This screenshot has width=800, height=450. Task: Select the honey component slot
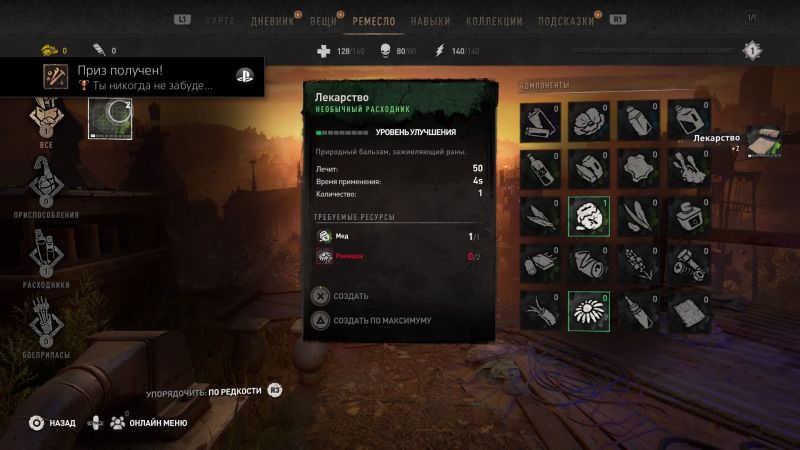(587, 214)
